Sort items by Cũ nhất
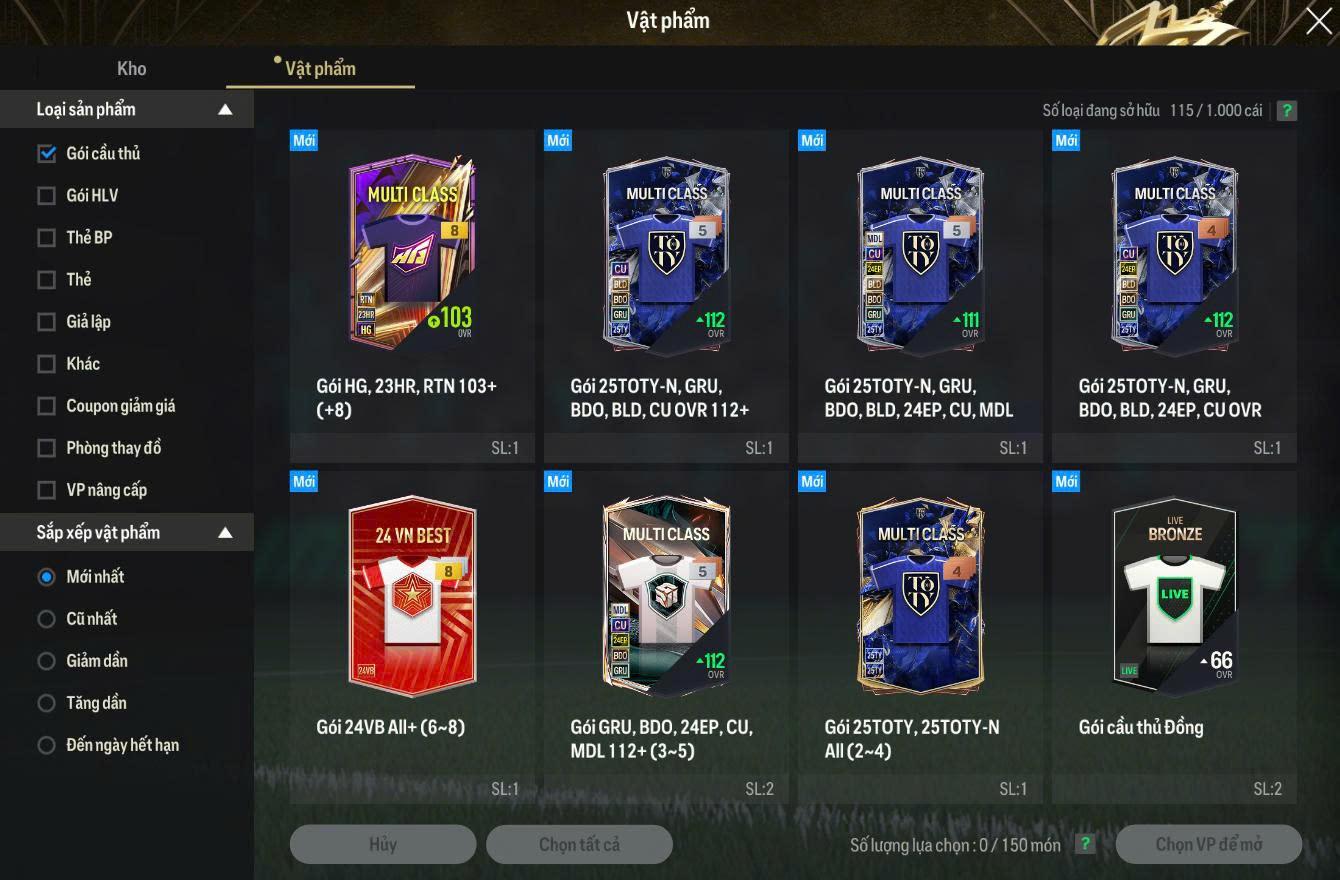 [x=46, y=618]
